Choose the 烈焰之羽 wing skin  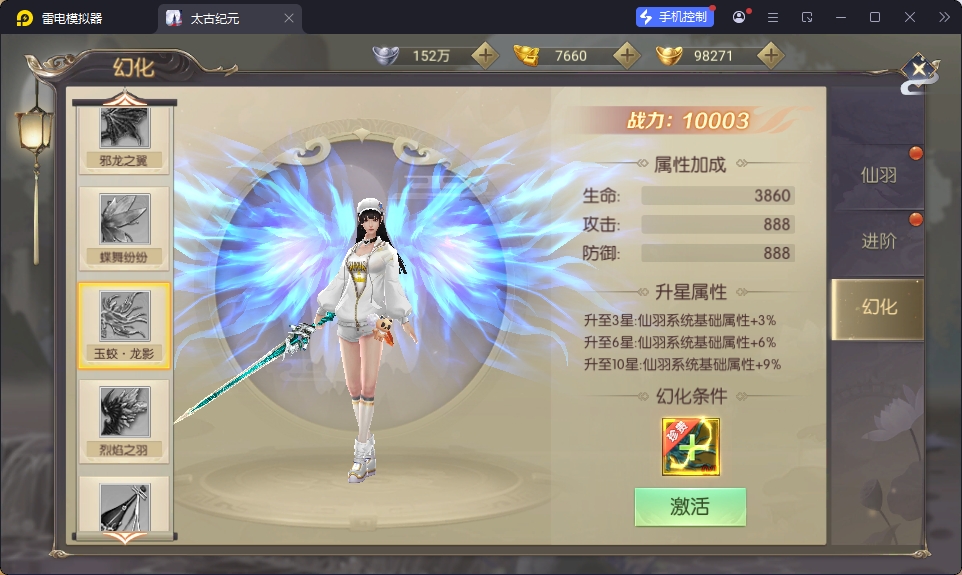point(124,420)
